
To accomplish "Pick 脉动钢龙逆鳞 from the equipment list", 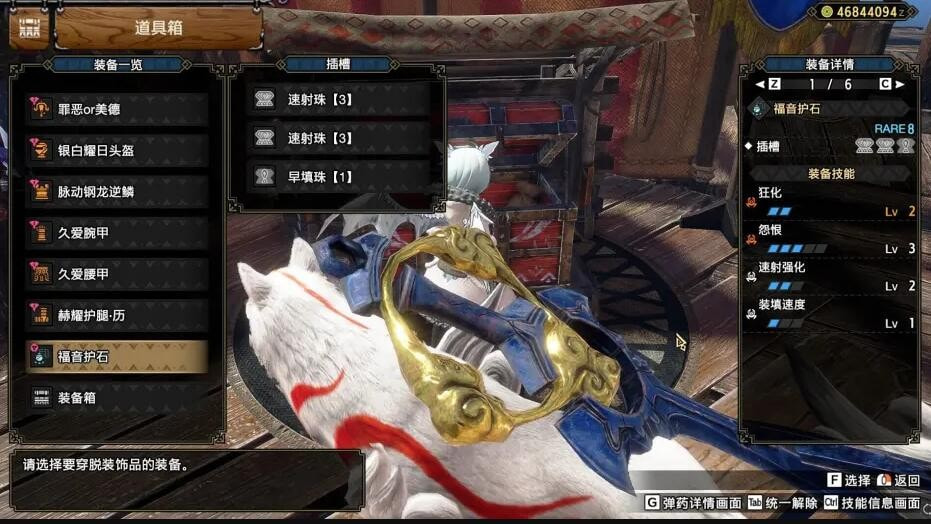I will tap(118, 192).
